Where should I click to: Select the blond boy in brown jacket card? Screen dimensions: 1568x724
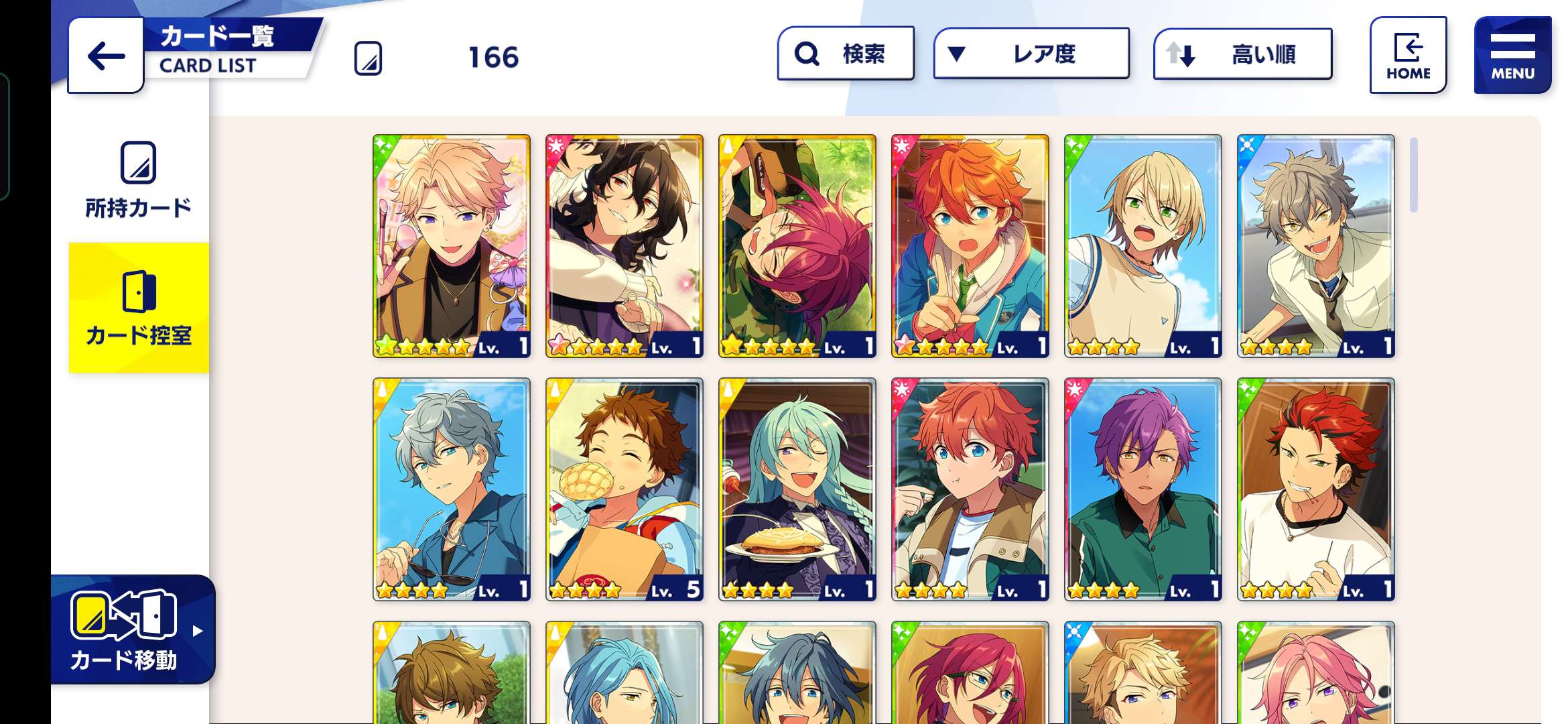[x=452, y=245]
